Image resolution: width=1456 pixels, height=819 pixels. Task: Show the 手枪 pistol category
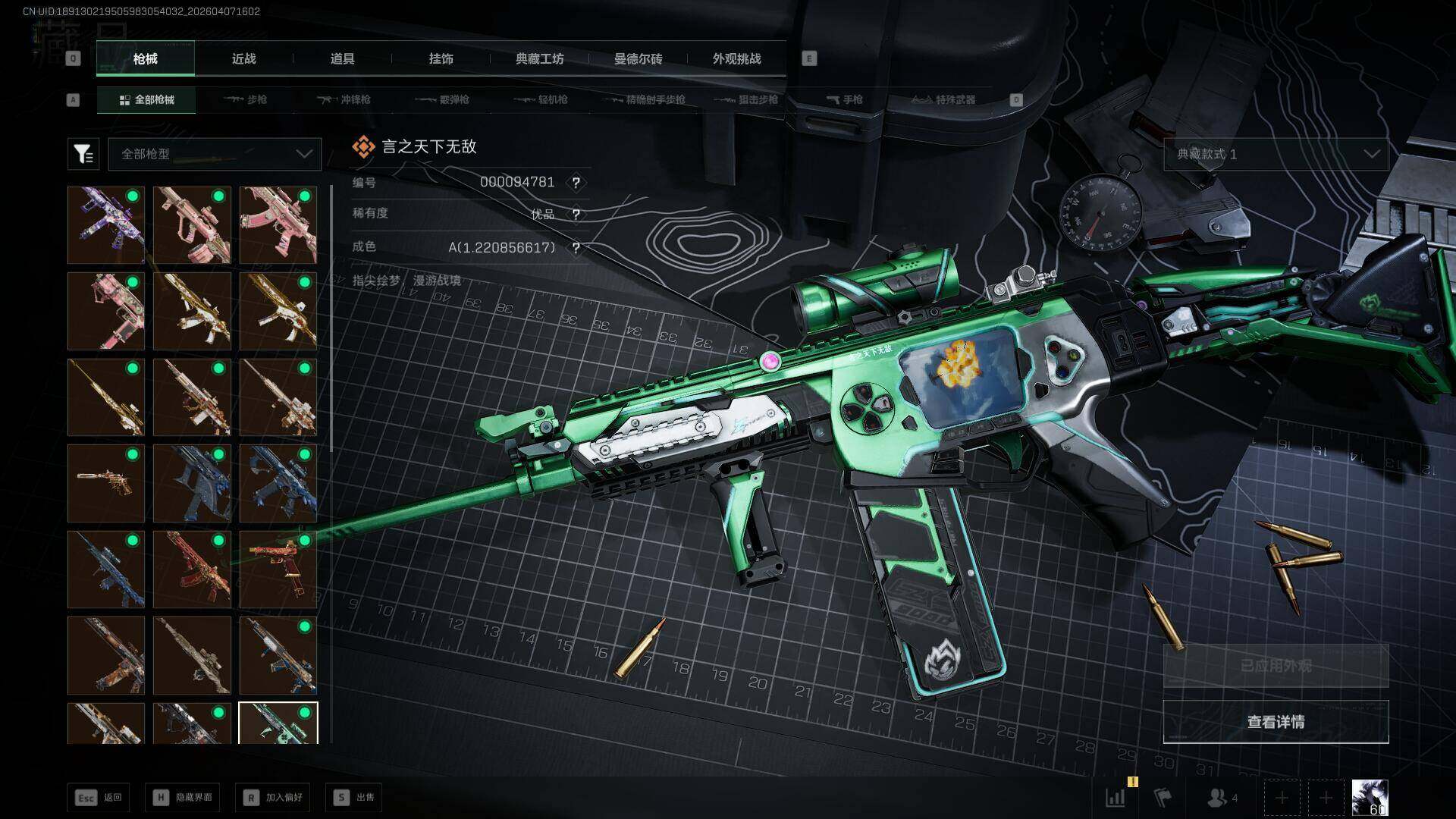(844, 99)
